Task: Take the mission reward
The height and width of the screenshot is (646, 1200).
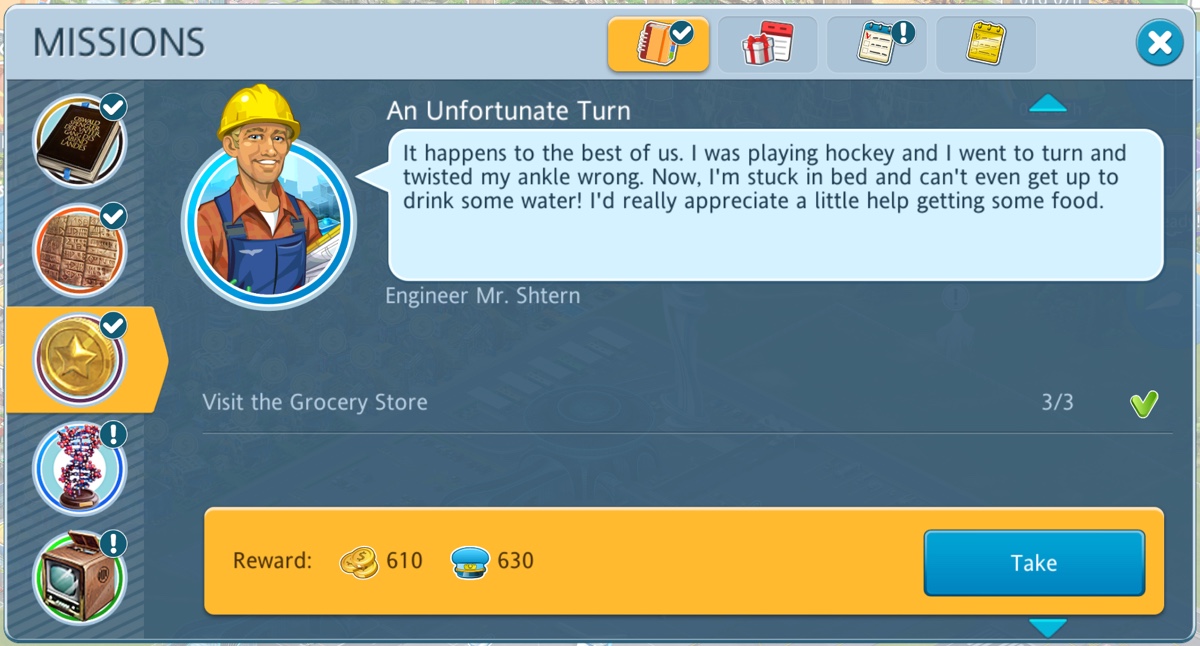Action: tap(1033, 563)
